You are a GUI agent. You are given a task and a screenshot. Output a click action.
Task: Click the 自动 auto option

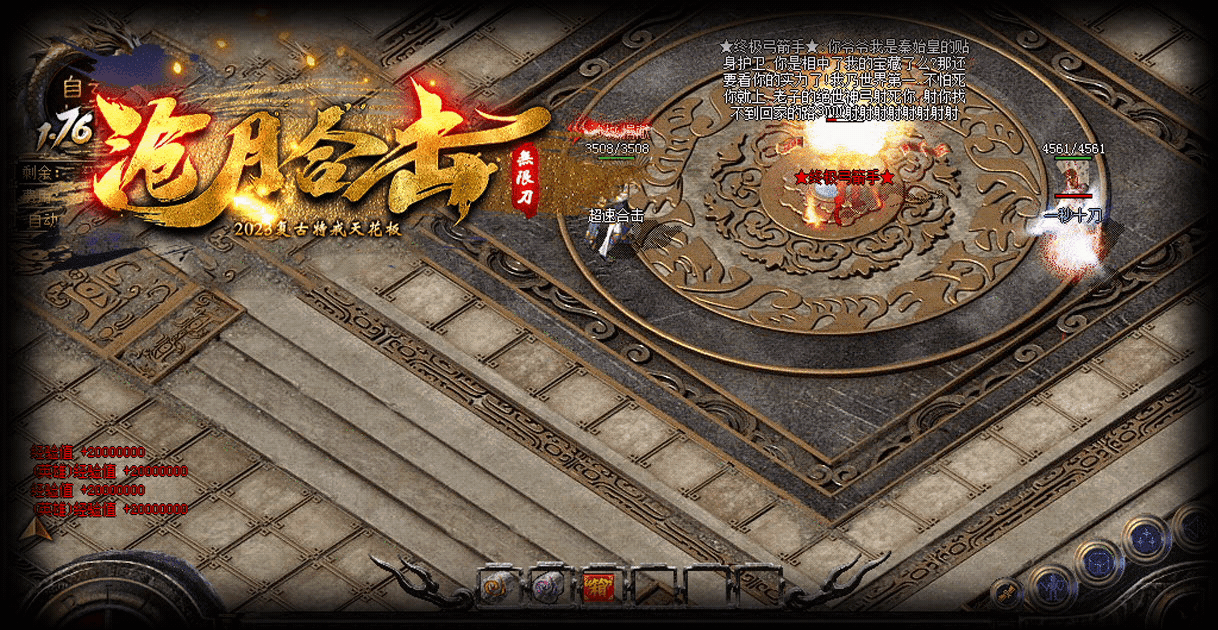coord(43,219)
